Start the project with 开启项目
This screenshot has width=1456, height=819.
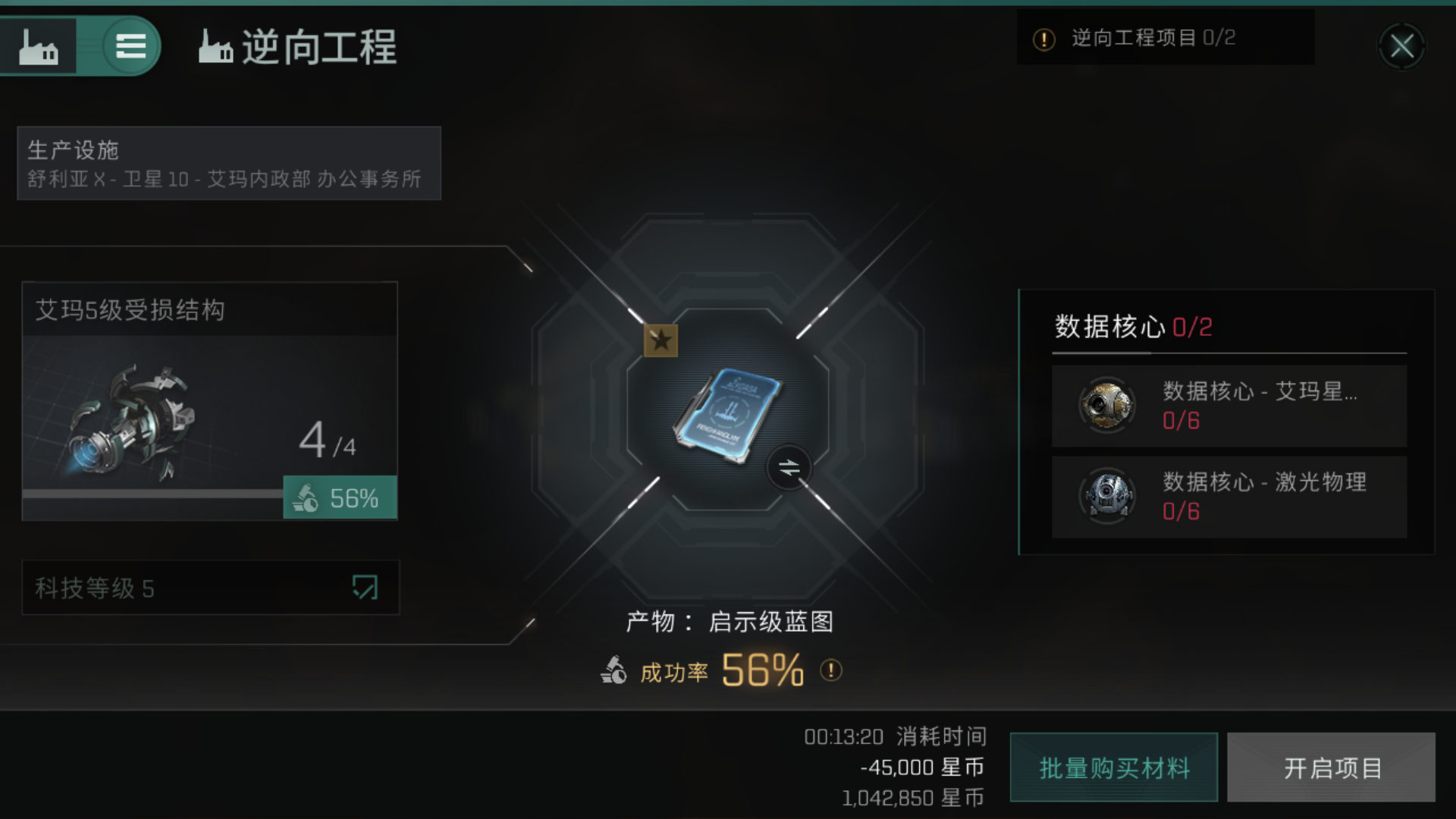1331,767
